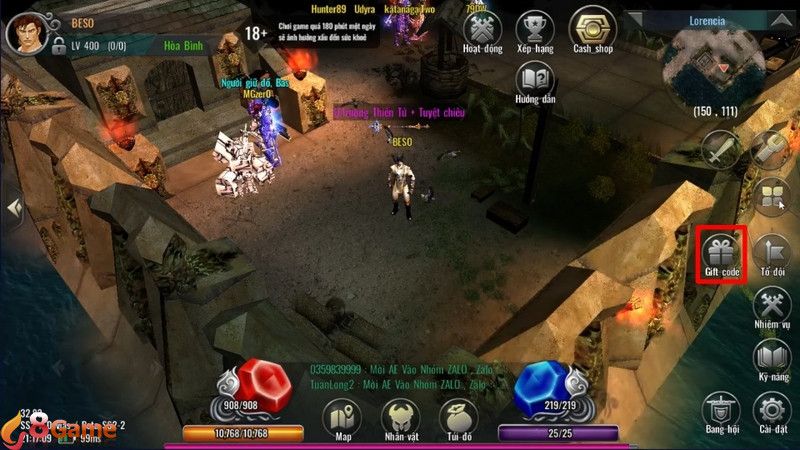Expand the left side panel arrow
The width and height of the screenshot is (800, 450).
coord(14,209)
